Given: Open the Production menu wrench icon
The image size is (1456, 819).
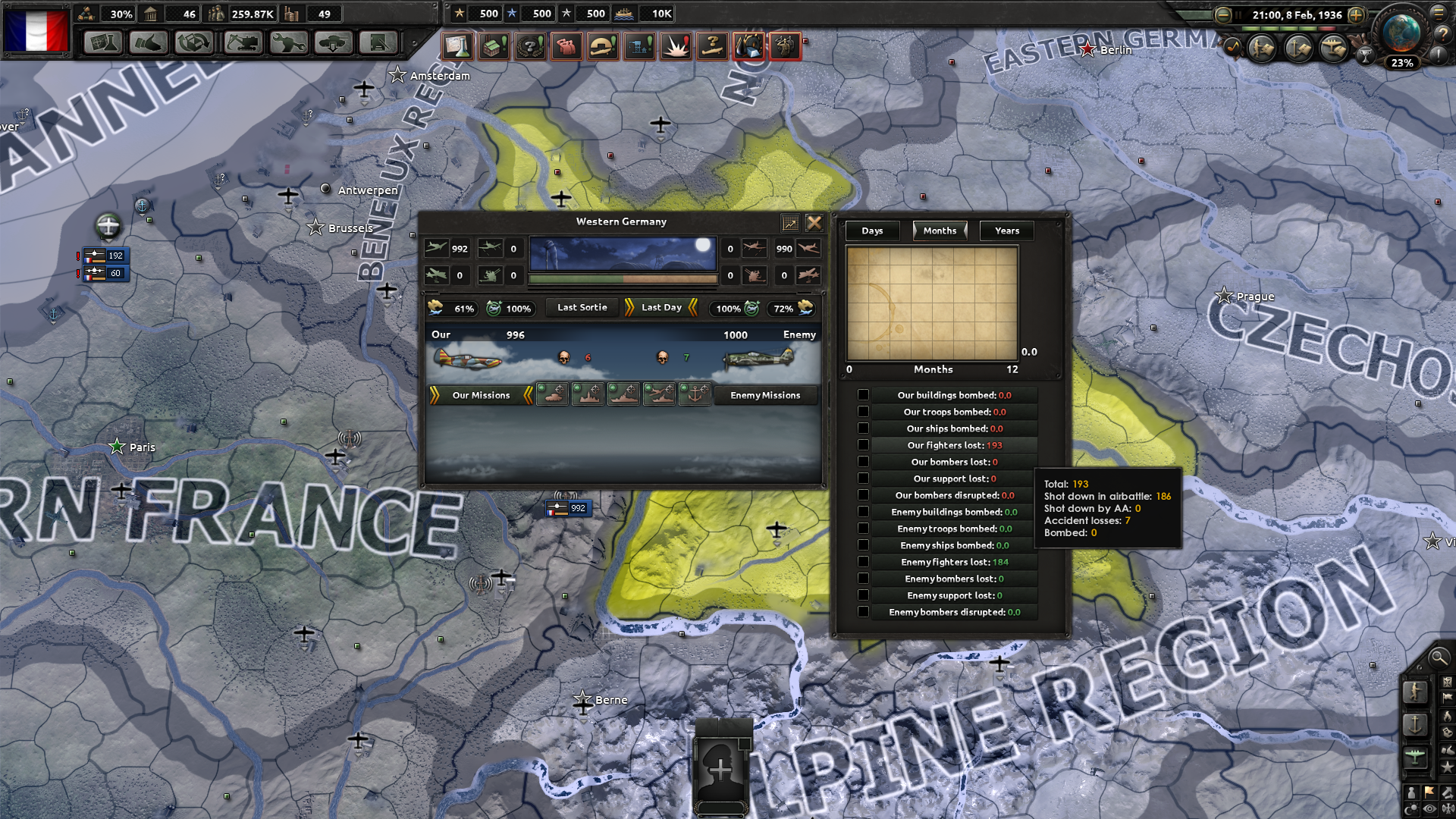Looking at the screenshot, I should pyautogui.click(x=288, y=43).
